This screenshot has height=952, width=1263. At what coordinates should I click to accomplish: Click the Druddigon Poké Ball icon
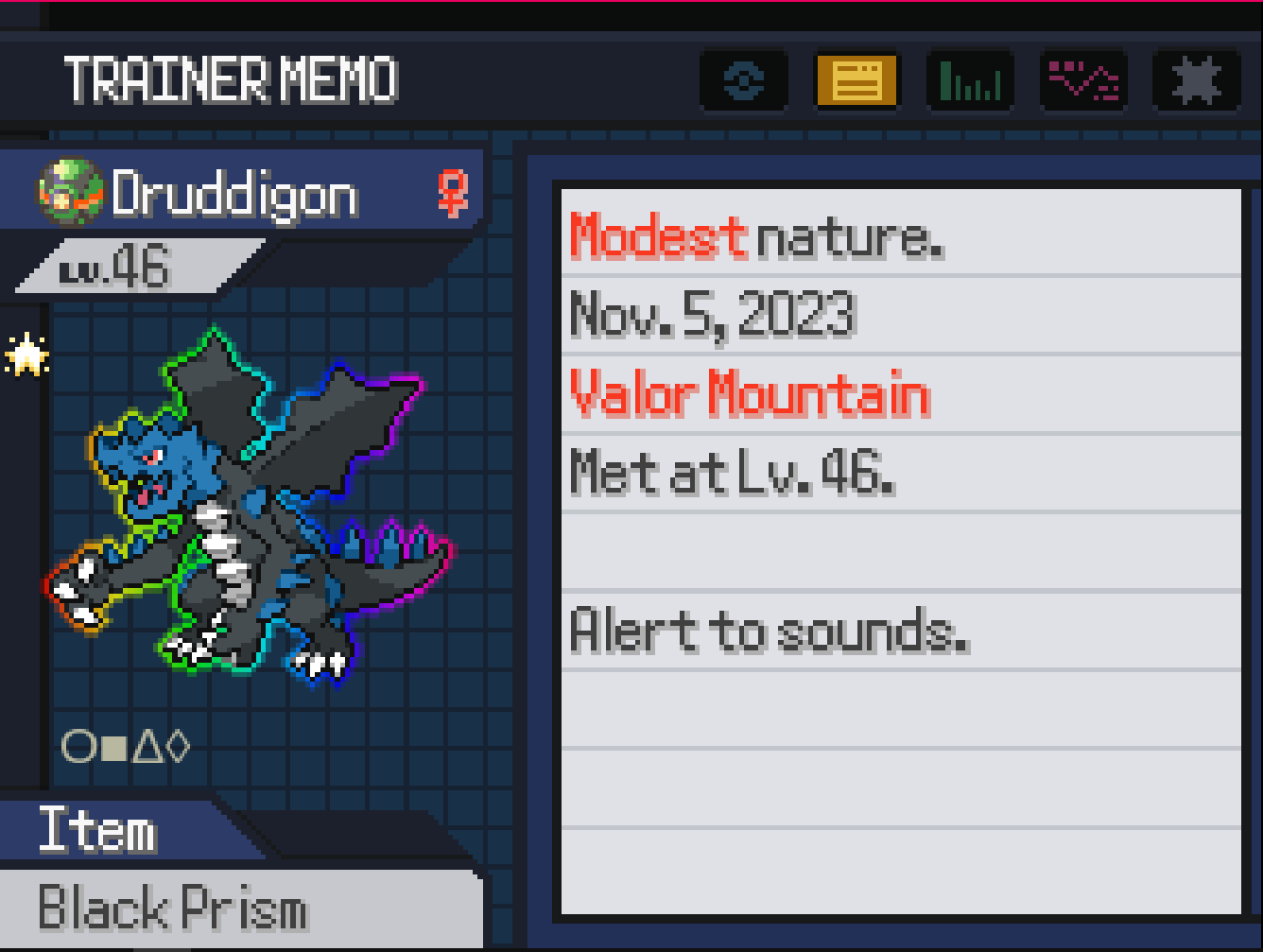tap(69, 192)
